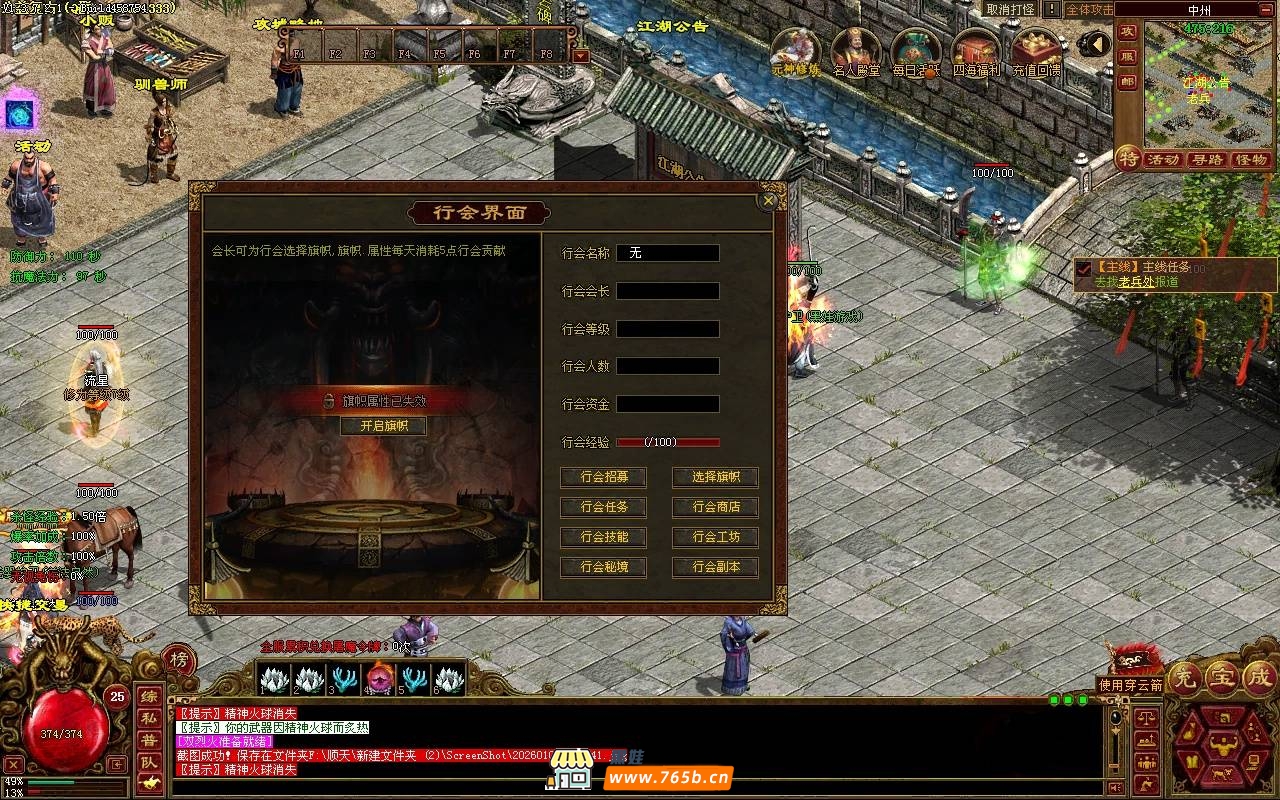This screenshot has width=1280, height=800.
Task: Click the 寻路 pathfinding button under the minimap
Action: pyautogui.click(x=1207, y=160)
